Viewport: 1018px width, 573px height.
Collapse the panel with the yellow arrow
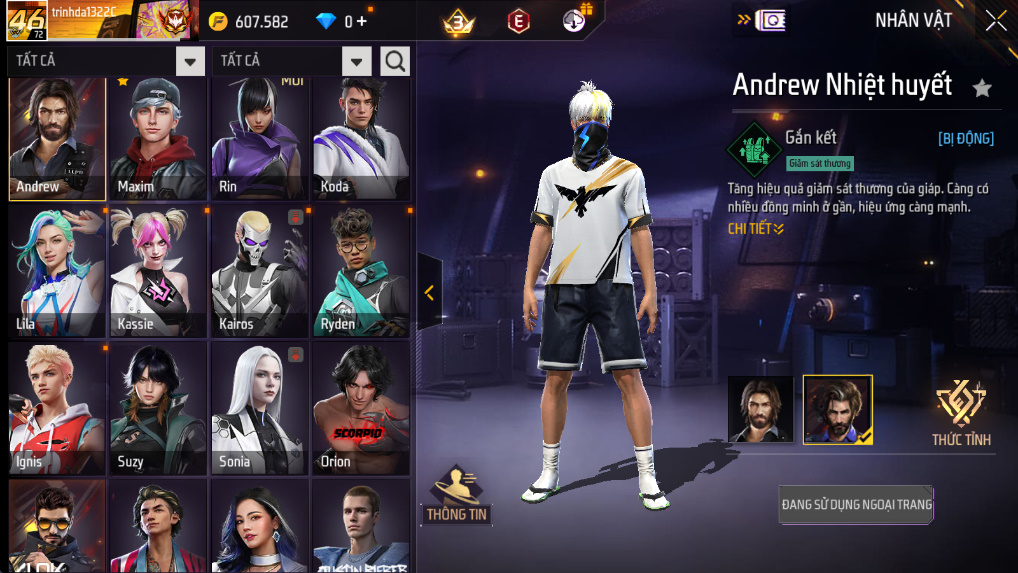[429, 292]
